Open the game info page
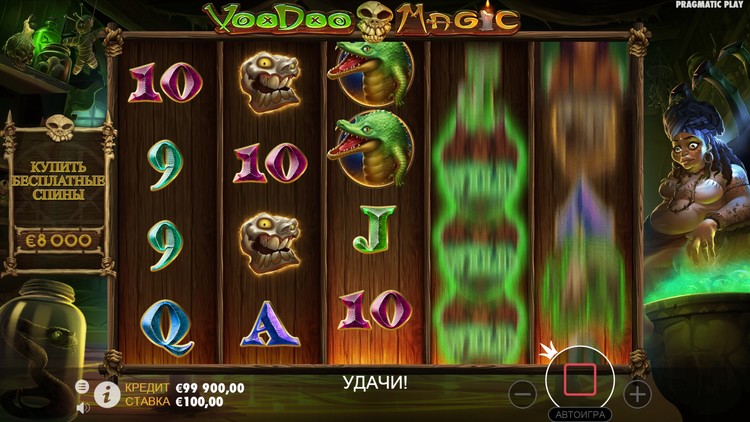This screenshot has width=750, height=422. point(107,394)
